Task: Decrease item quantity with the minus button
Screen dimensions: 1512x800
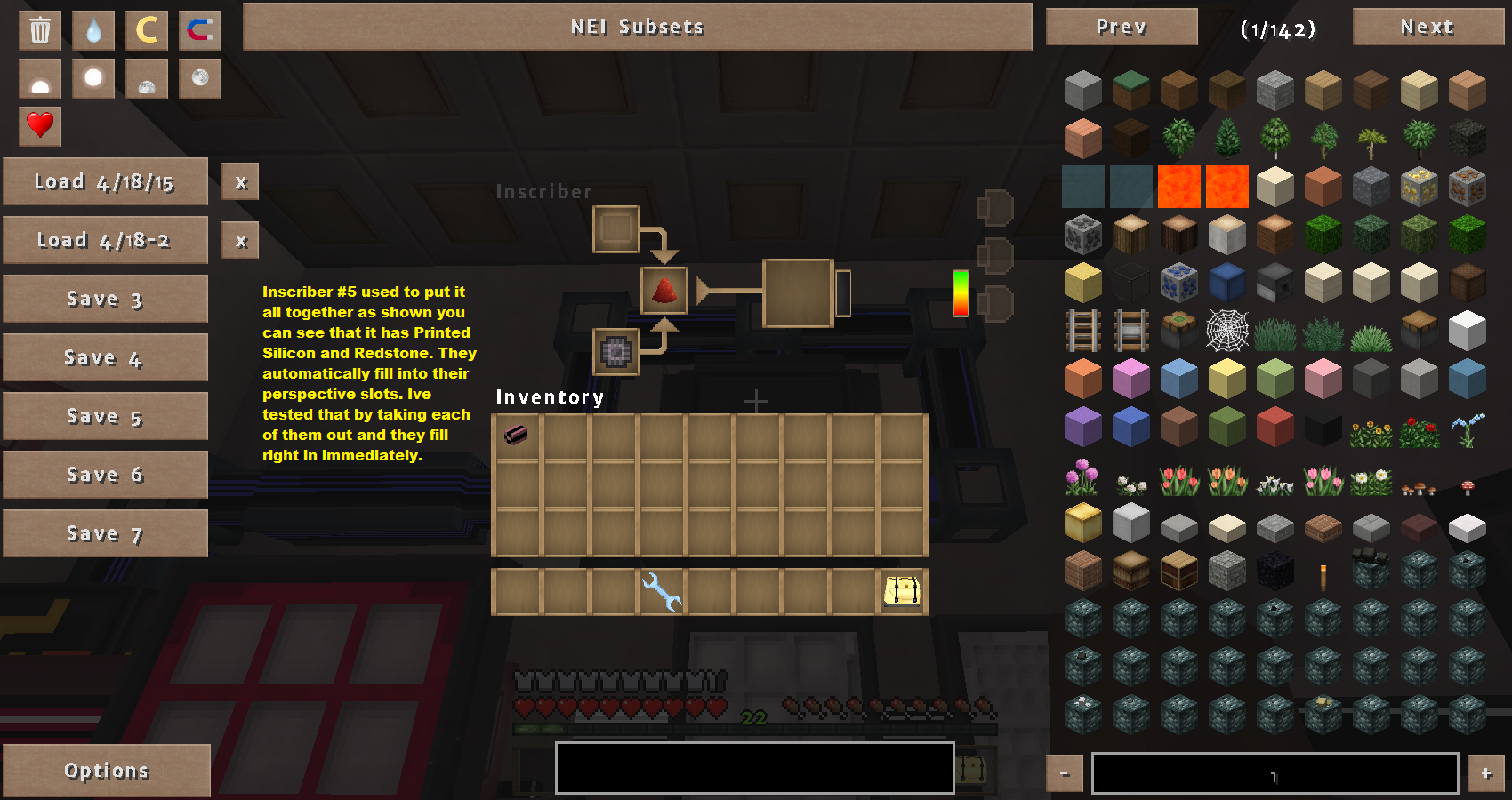Action: coord(1064,774)
